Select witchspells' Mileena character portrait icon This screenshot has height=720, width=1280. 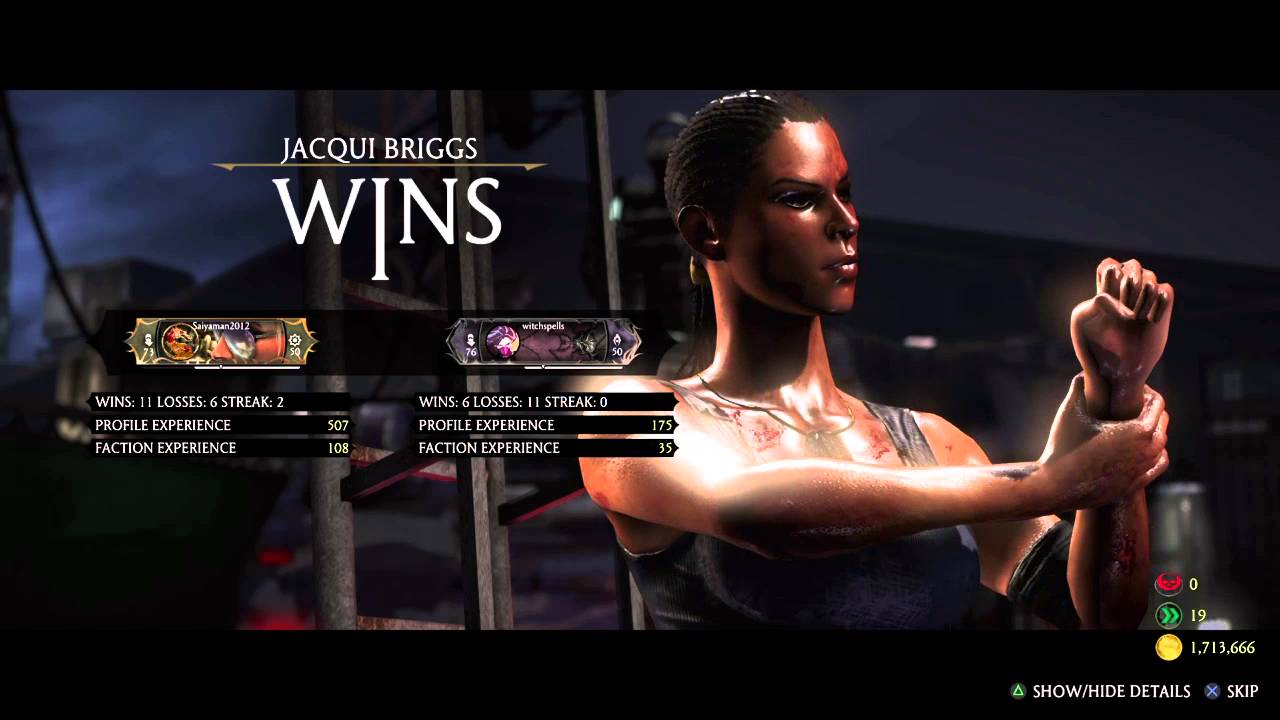coord(503,342)
